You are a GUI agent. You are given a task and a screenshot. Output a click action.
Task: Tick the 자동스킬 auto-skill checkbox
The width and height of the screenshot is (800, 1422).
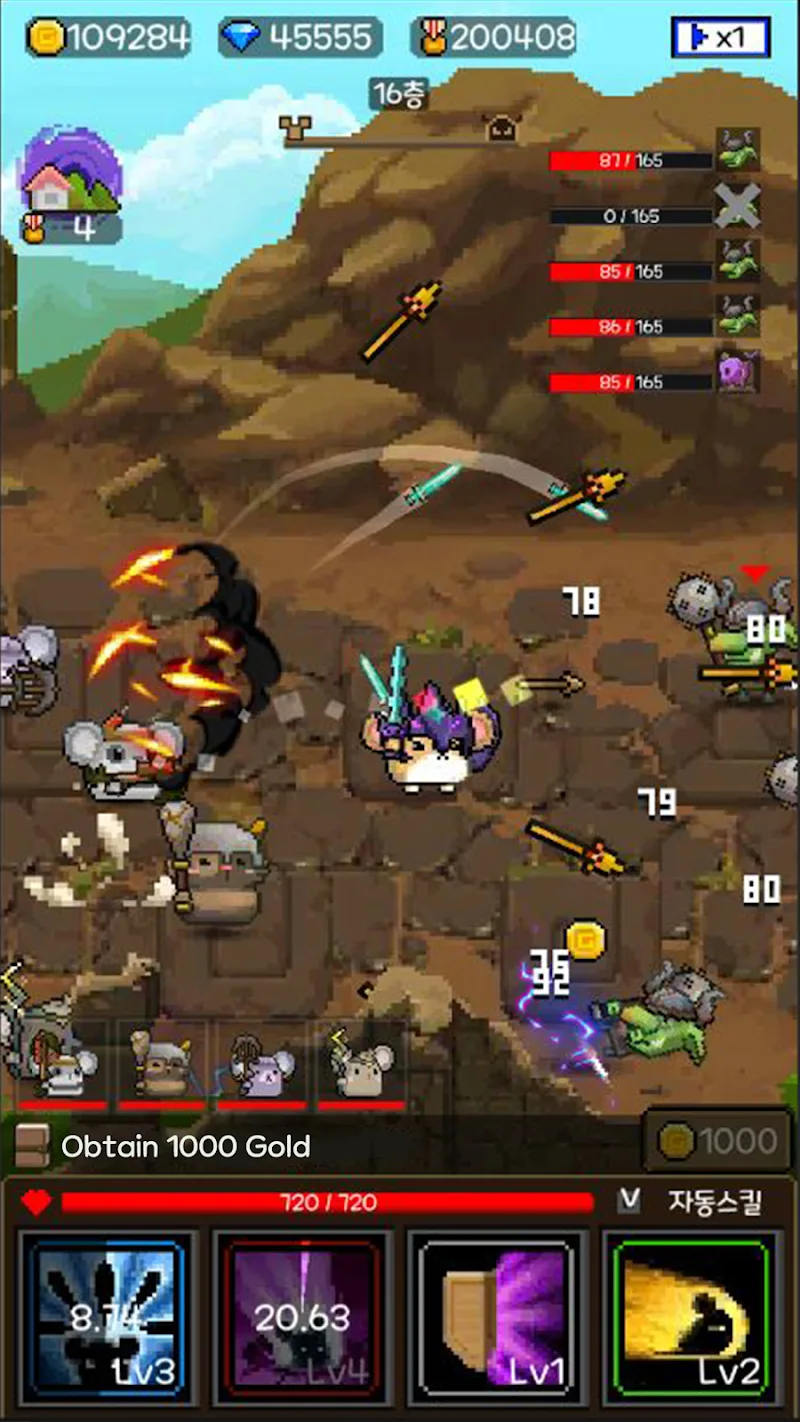click(x=629, y=1200)
